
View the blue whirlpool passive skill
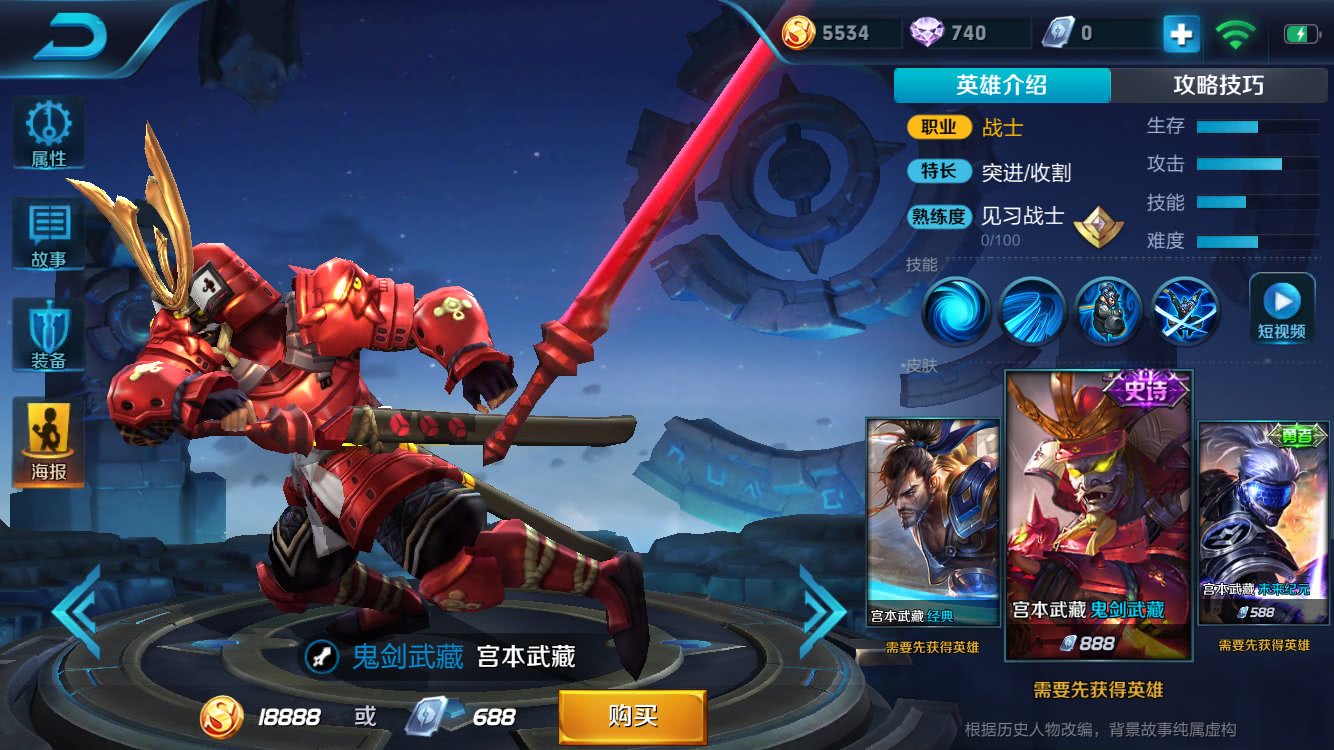tap(955, 311)
